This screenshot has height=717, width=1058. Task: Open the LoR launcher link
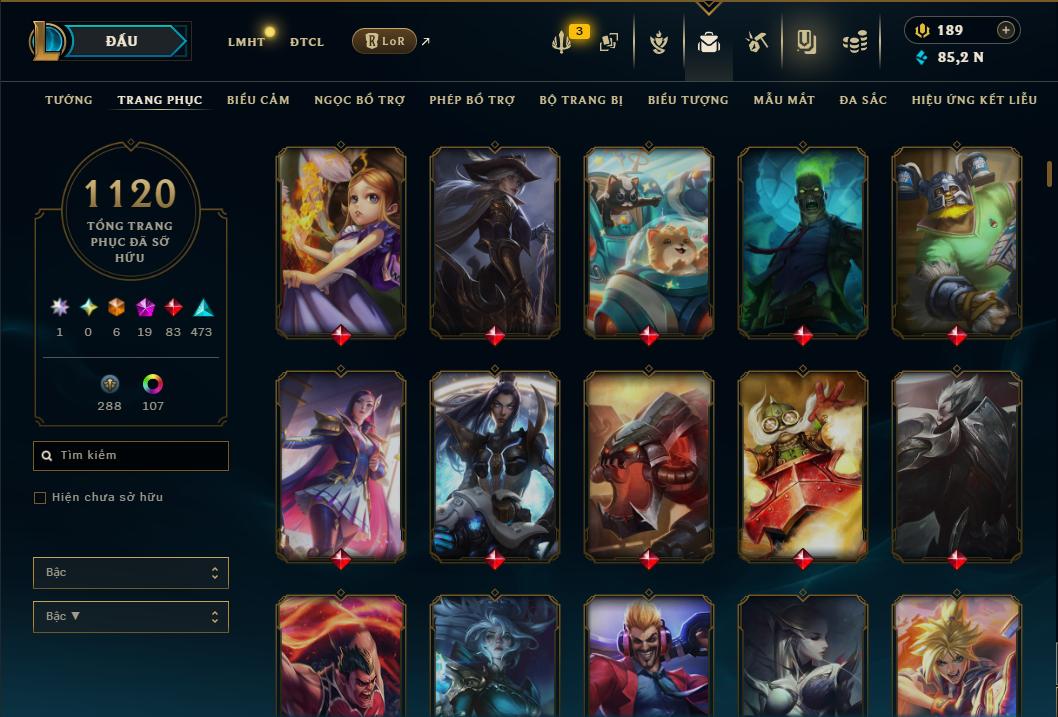(385, 41)
